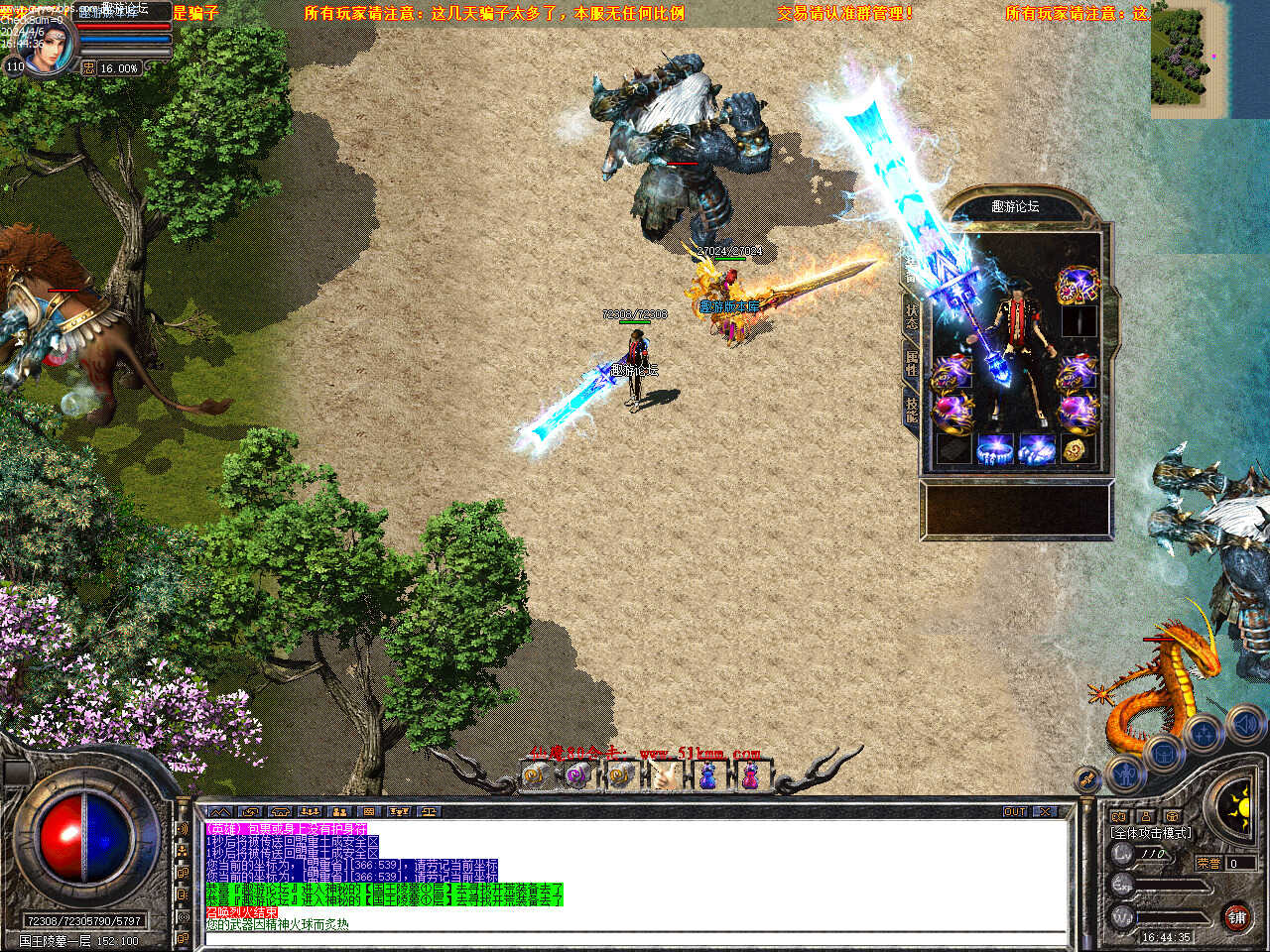The height and width of the screenshot is (952, 1270).
Task: Use the pink potion in quick belt
Action: click(x=751, y=775)
